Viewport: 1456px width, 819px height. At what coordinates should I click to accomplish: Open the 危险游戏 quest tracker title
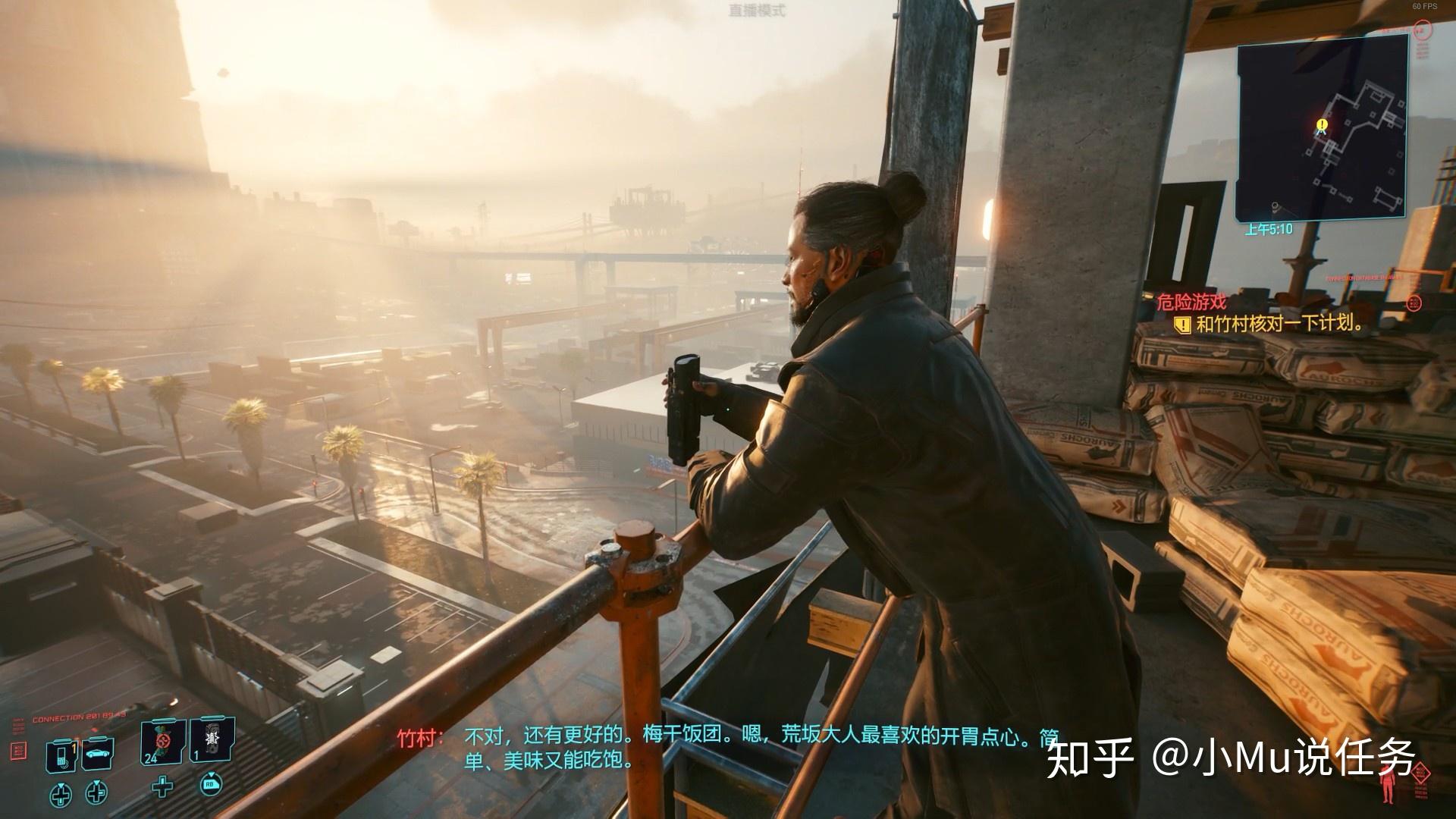coord(1191,302)
